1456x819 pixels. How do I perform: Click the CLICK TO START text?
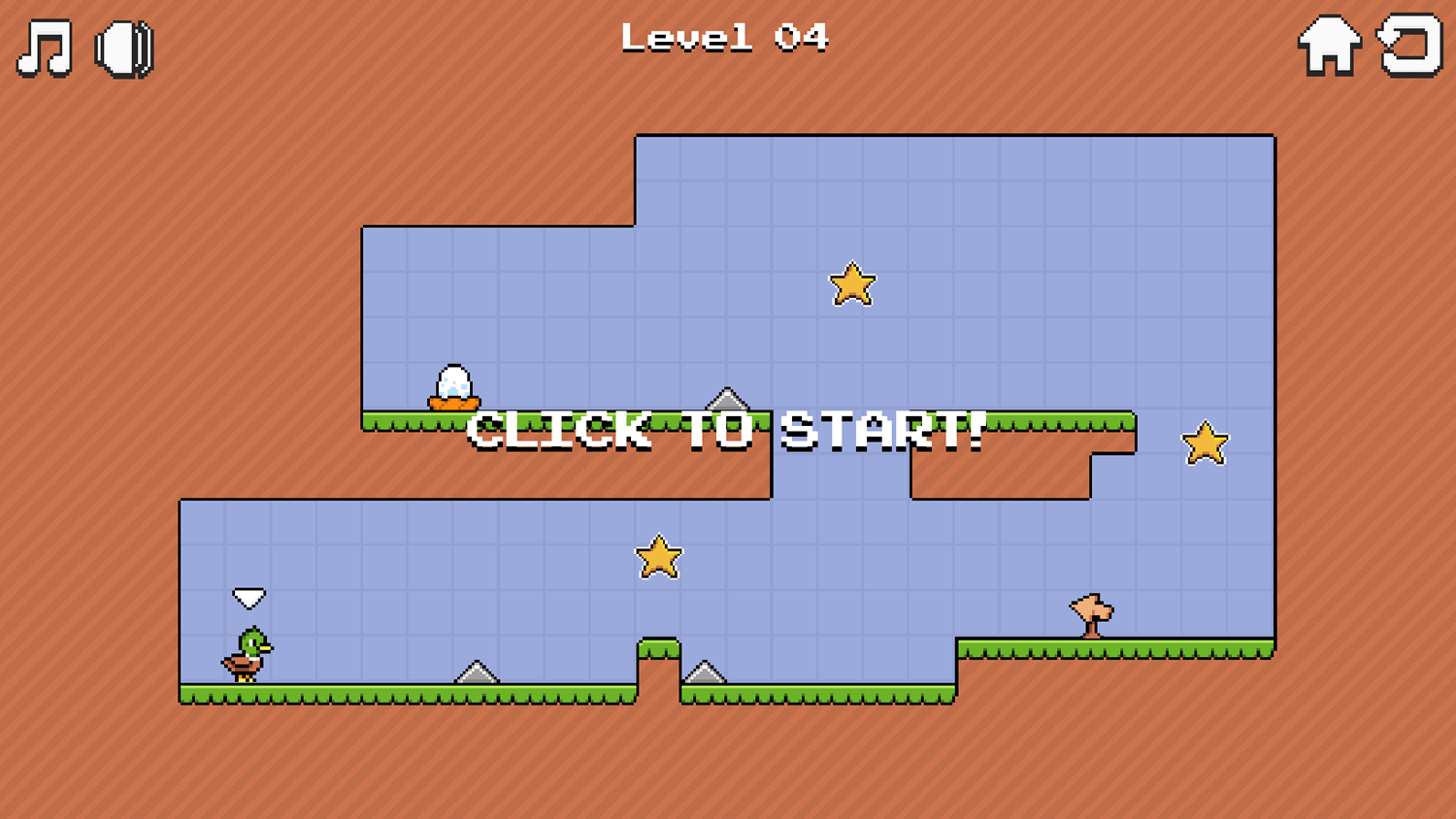pyautogui.click(x=726, y=431)
